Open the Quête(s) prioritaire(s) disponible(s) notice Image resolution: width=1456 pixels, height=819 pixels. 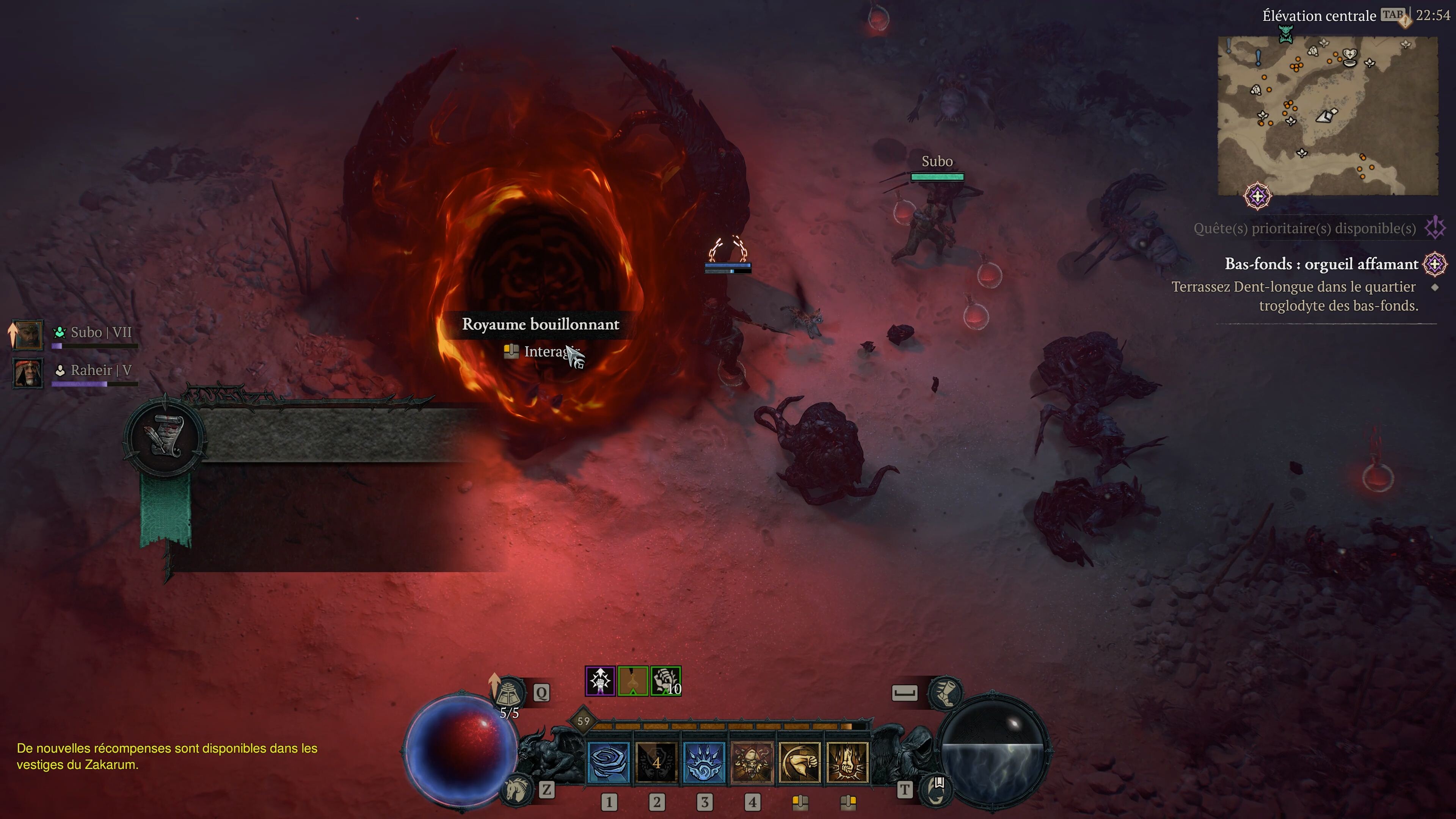click(1304, 228)
